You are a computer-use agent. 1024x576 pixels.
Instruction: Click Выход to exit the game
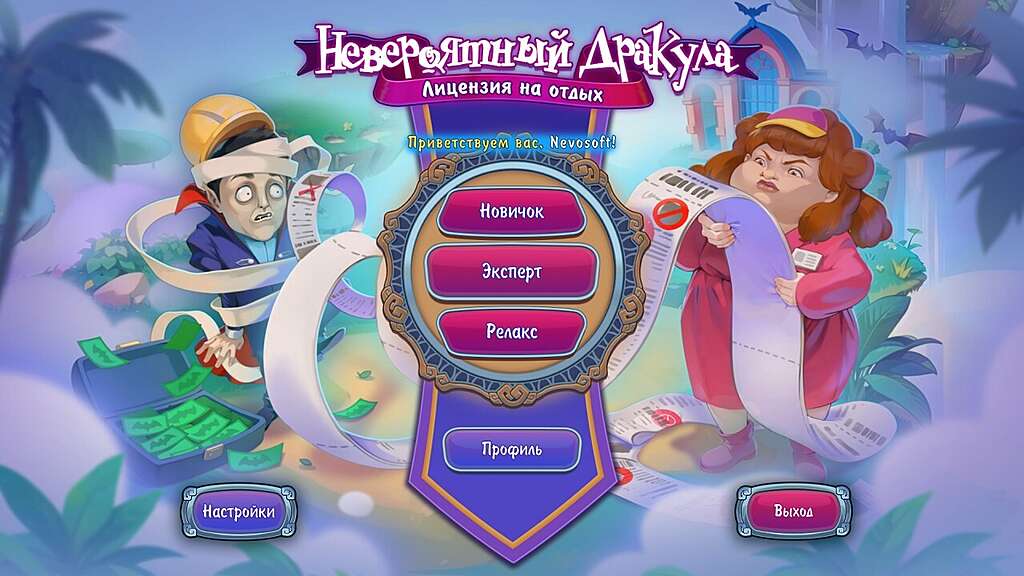pos(793,511)
